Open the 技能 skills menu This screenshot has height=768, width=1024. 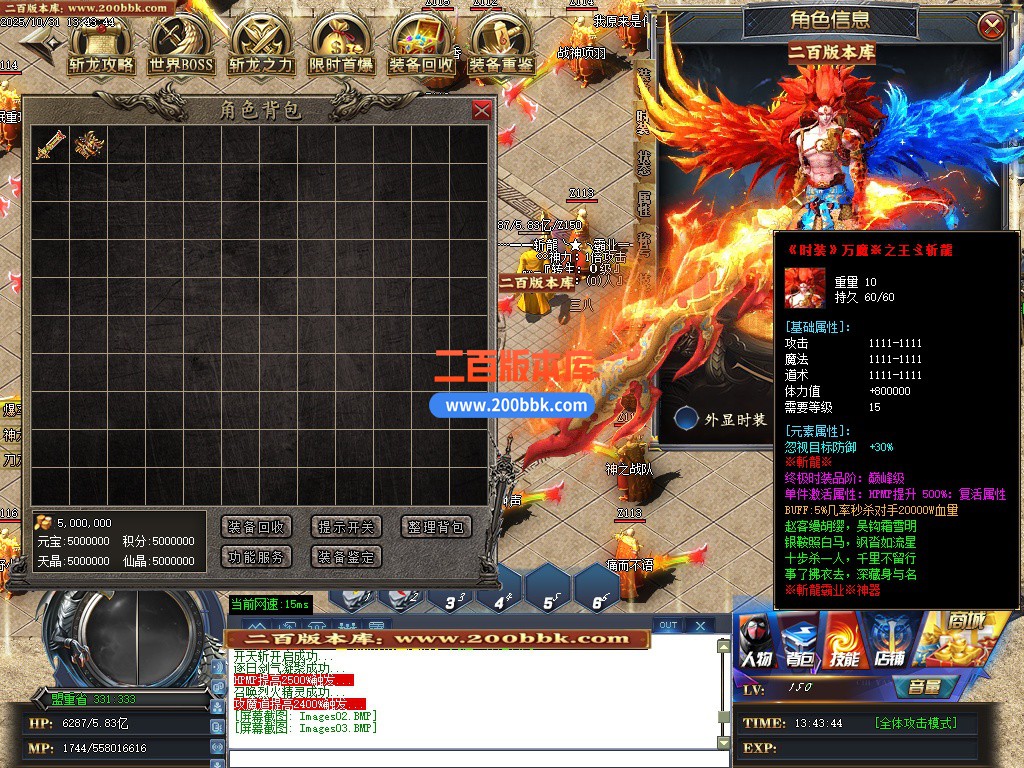coord(844,643)
